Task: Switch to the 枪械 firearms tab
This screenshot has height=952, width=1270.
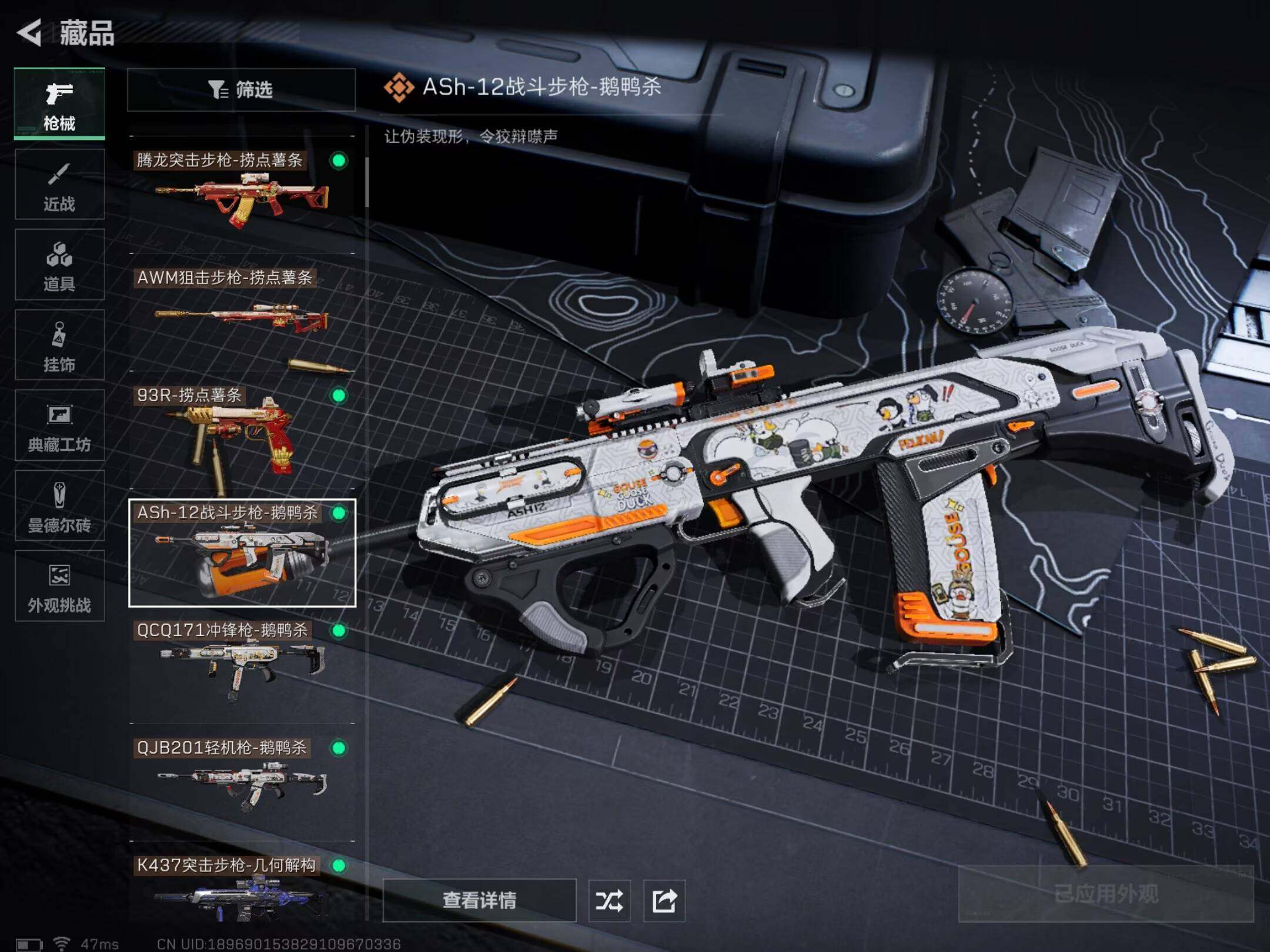Action: (x=59, y=104)
